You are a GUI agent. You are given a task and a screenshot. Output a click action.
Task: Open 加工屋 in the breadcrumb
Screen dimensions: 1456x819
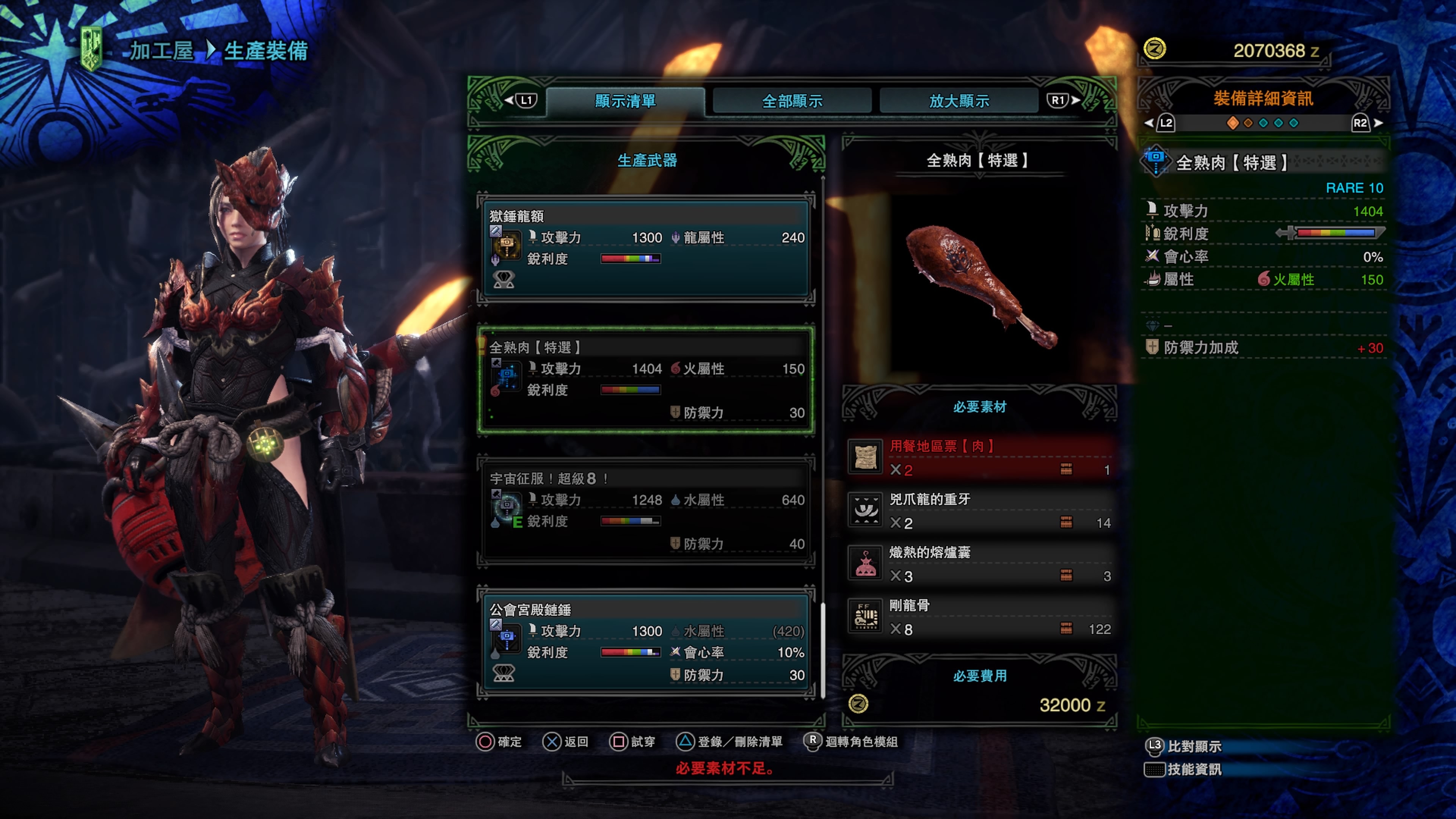click(x=162, y=51)
